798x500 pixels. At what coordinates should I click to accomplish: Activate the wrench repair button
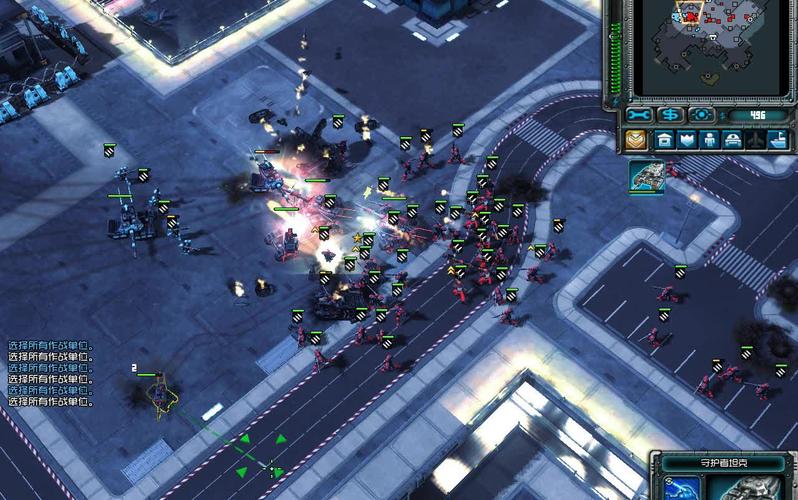pos(640,115)
